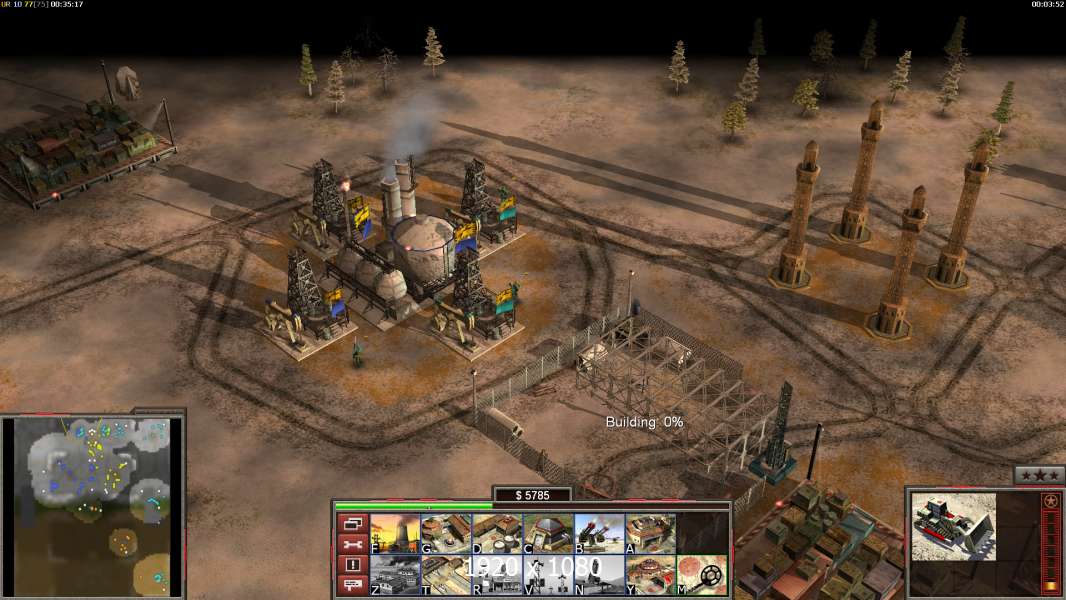The width and height of the screenshot is (1066, 600).
Task: Click the greyed-out build icon marked Z
Action: (x=395, y=575)
